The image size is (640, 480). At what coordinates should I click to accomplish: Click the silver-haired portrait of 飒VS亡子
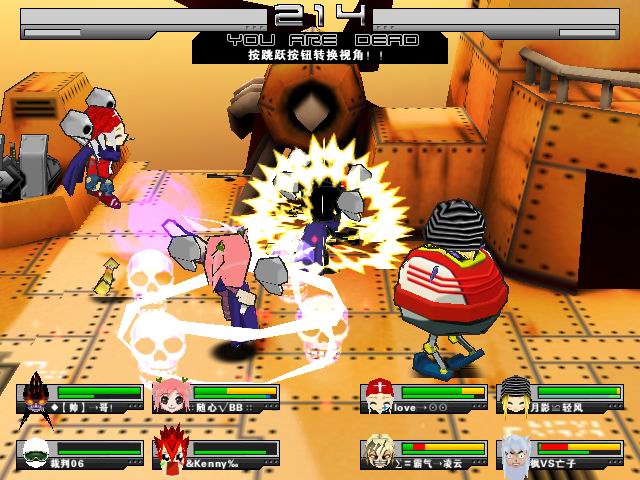(x=514, y=450)
